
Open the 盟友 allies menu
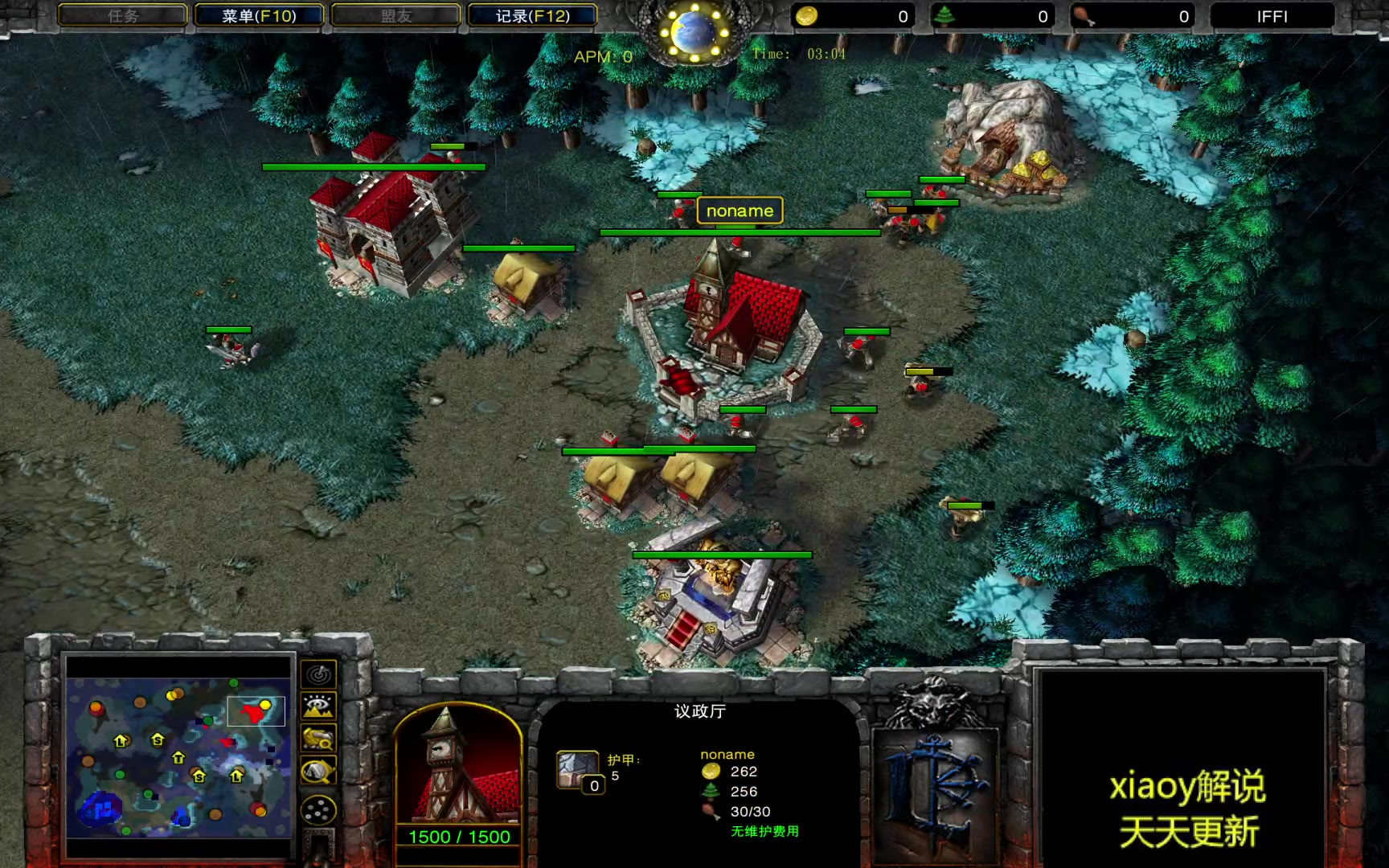(395, 16)
